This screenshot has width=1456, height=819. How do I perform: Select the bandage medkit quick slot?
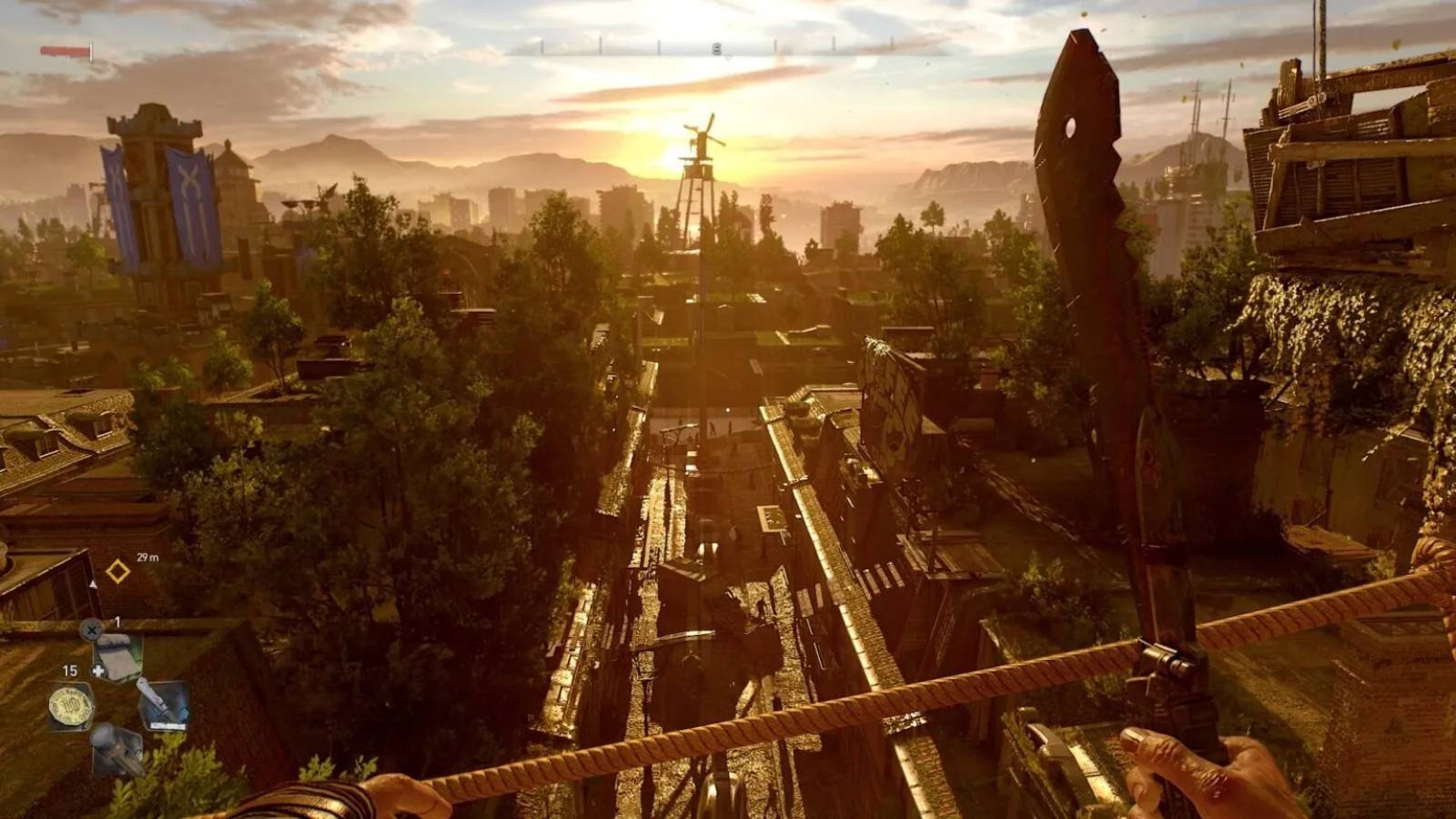[x=119, y=655]
